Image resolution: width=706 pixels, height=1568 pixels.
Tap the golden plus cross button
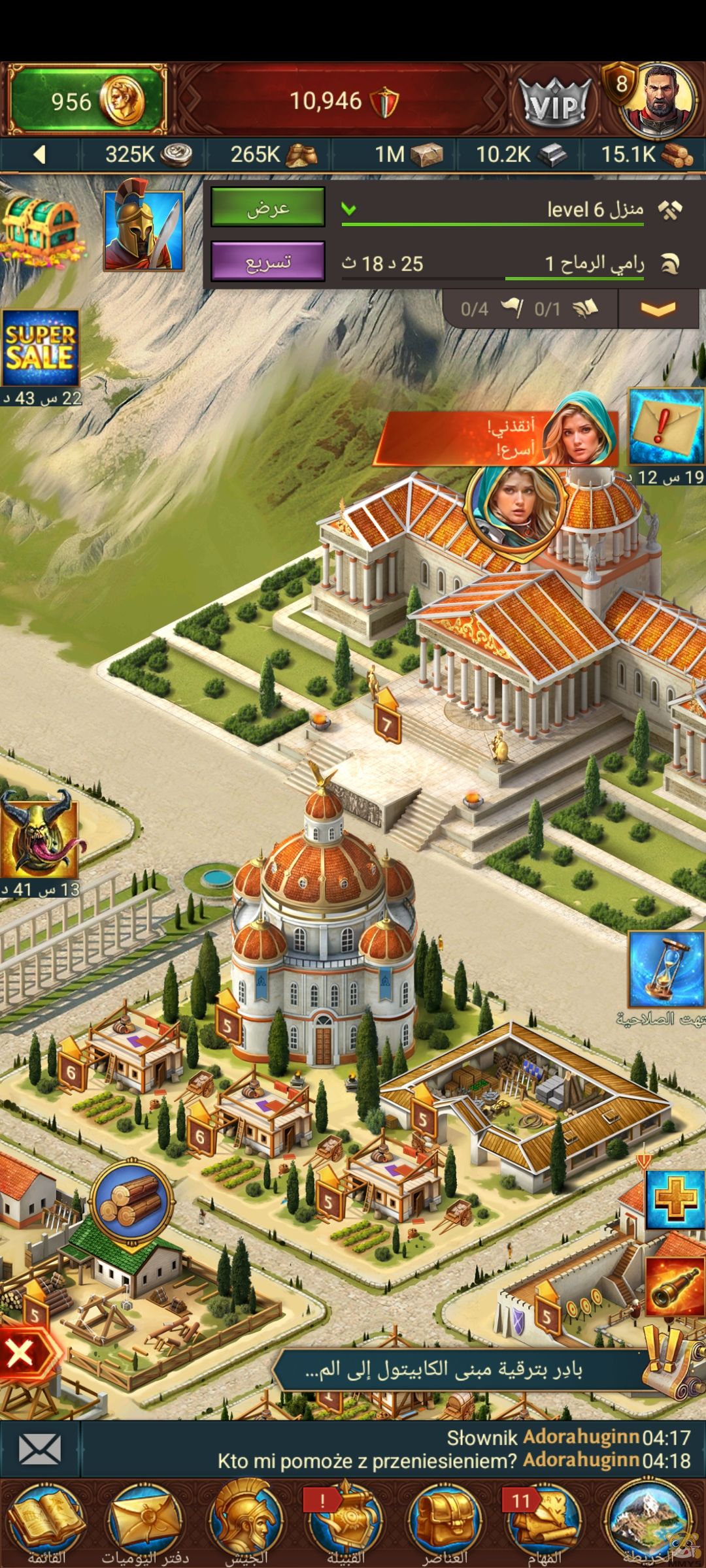point(675,1200)
